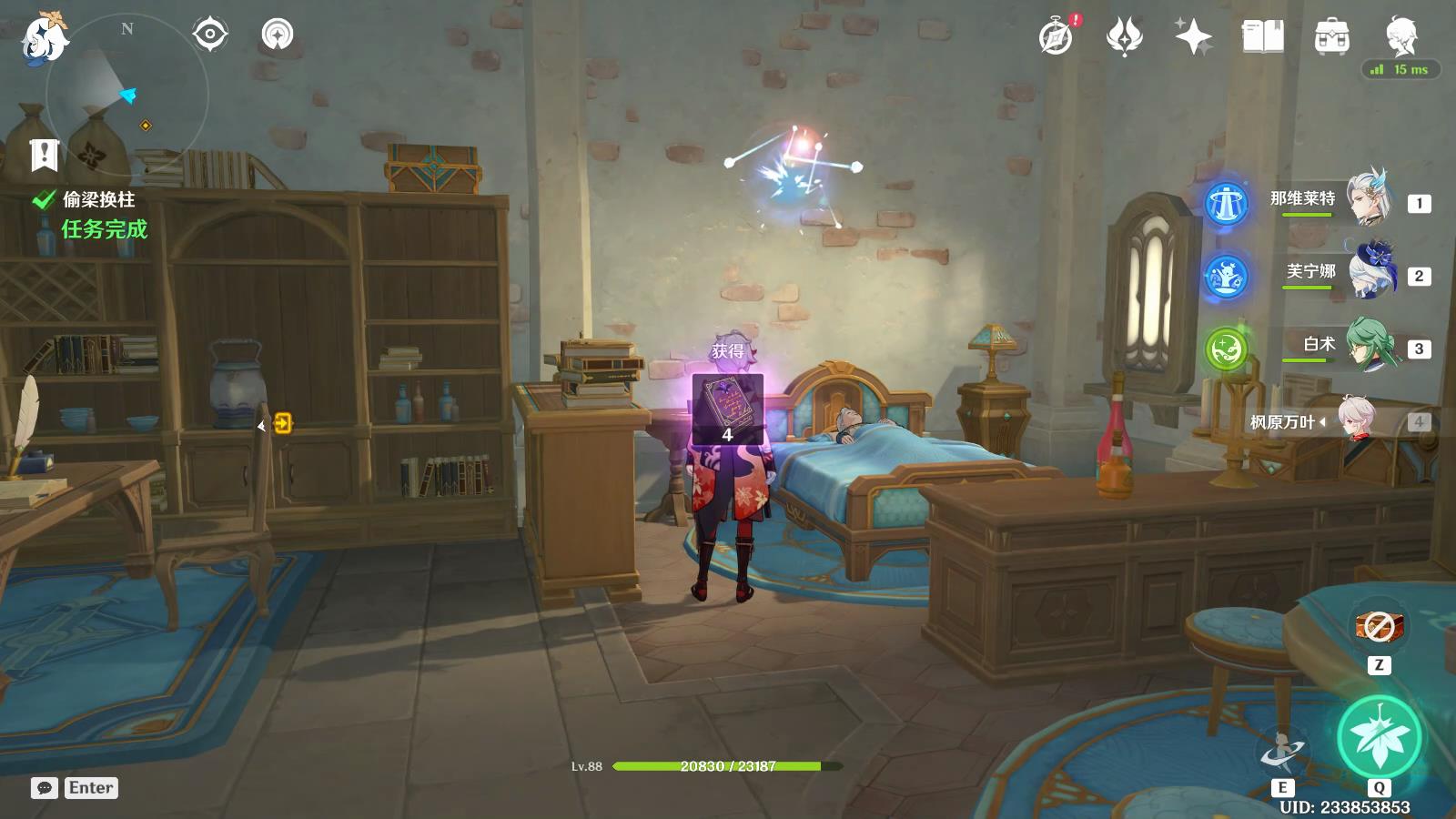
Task: Open the character screen
Action: pyautogui.click(x=1400, y=35)
